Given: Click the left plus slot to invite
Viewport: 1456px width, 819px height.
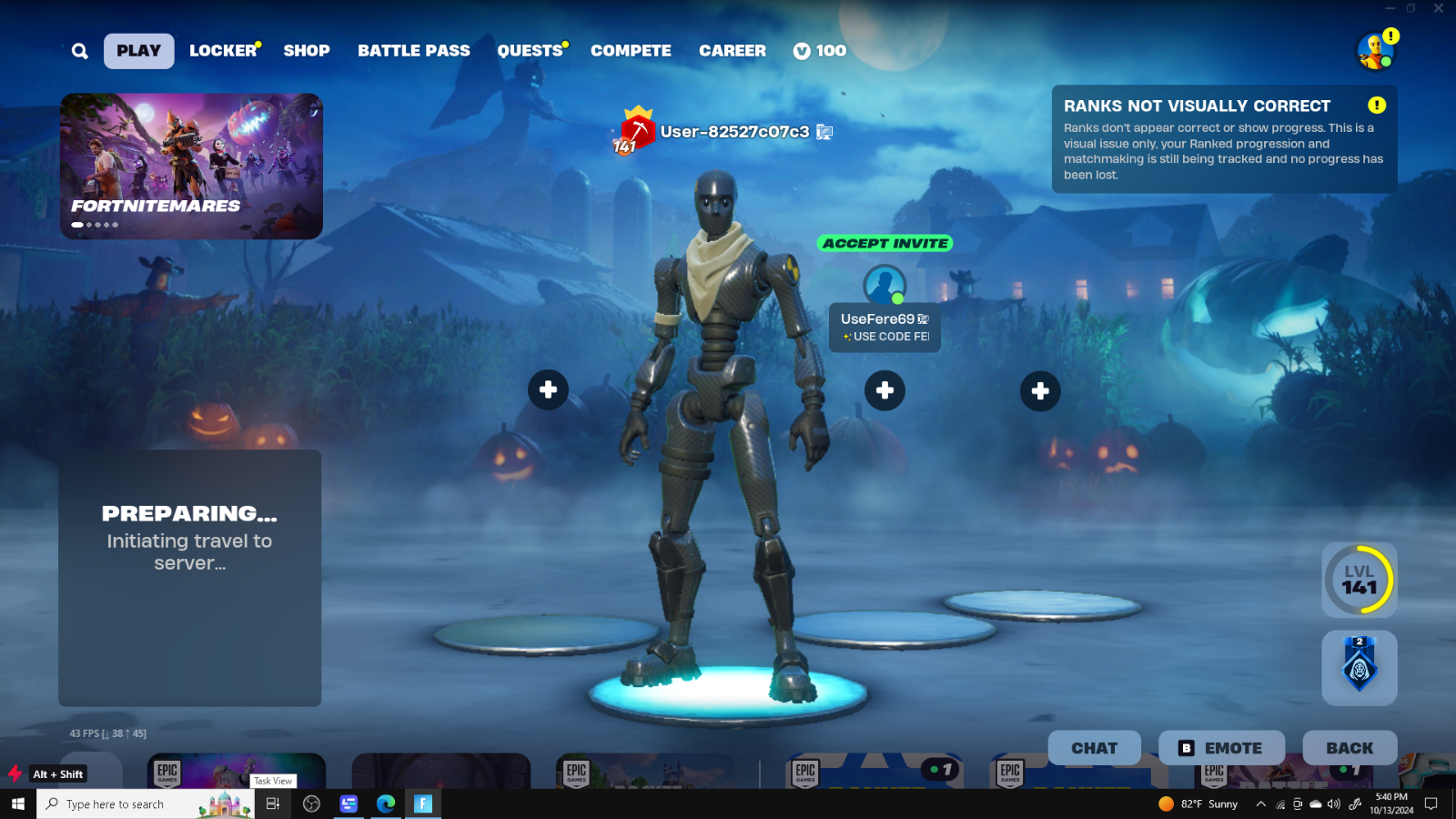Looking at the screenshot, I should (548, 389).
